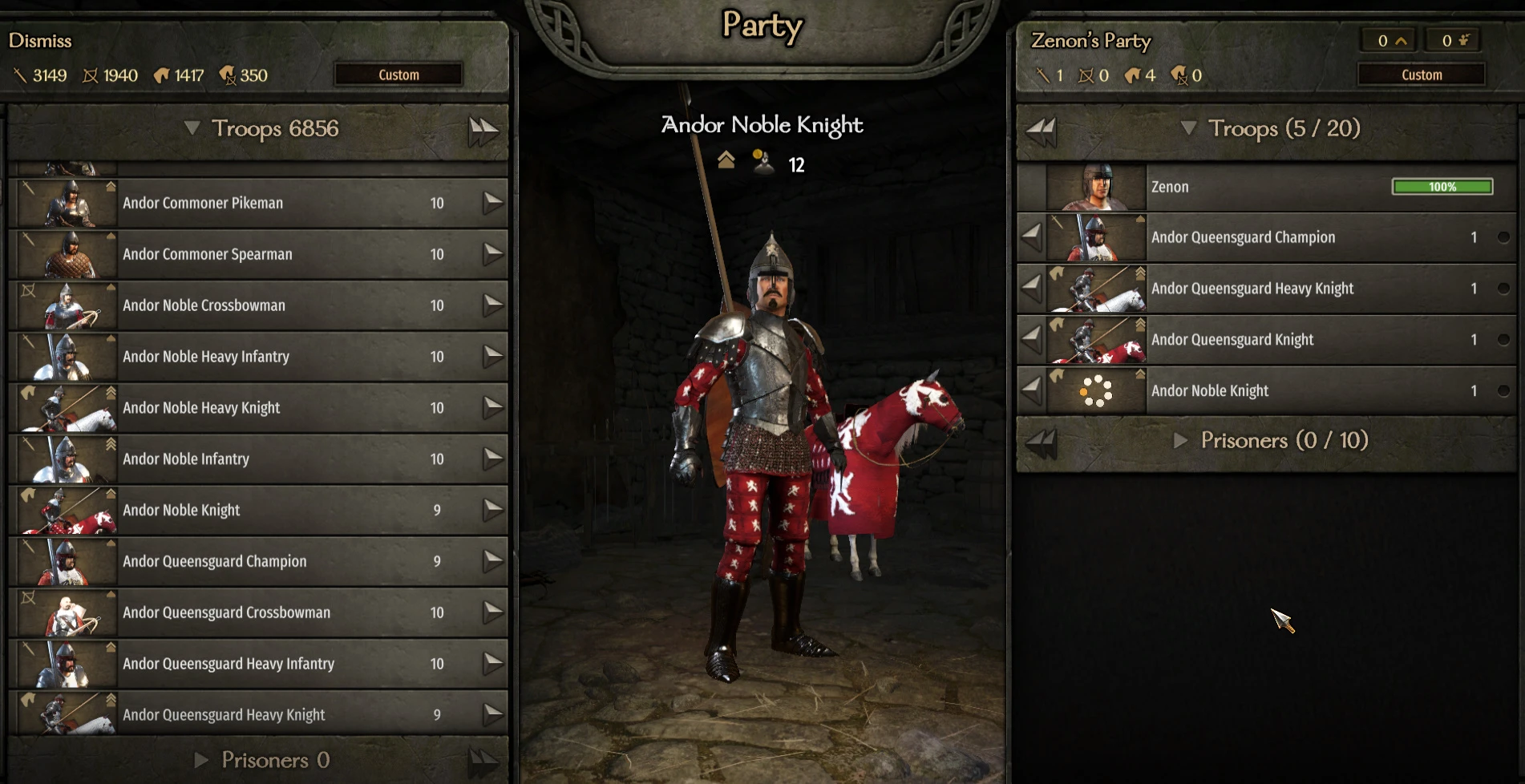Transfer one Andor Noble Heavy Infantry

pos(492,357)
